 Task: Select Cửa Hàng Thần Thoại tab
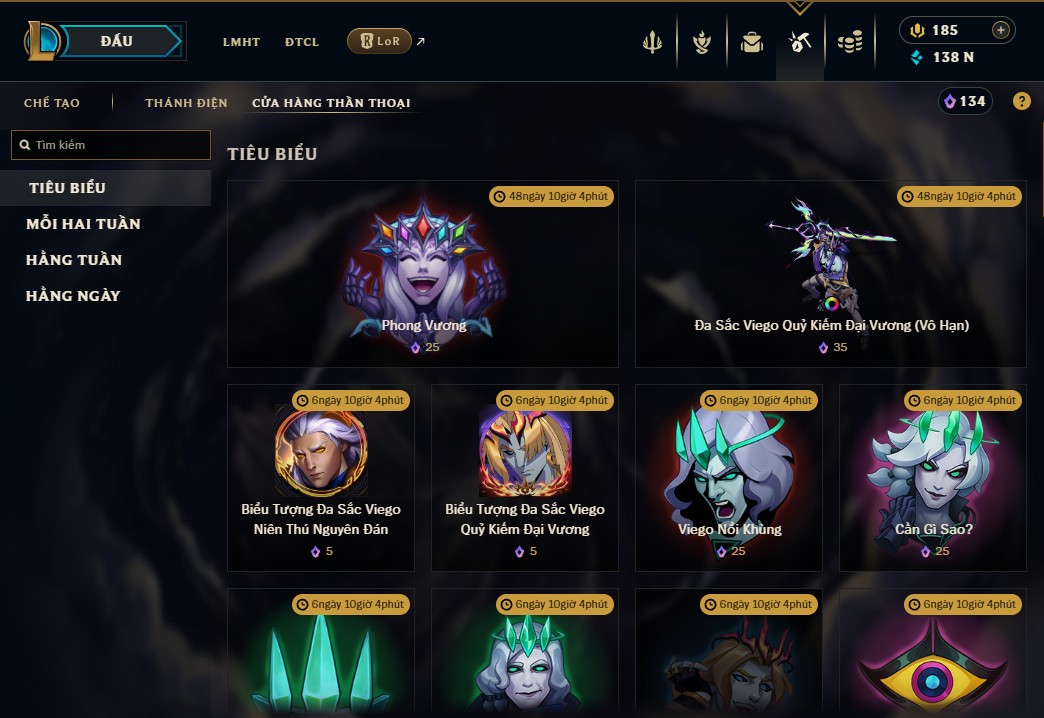[331, 103]
